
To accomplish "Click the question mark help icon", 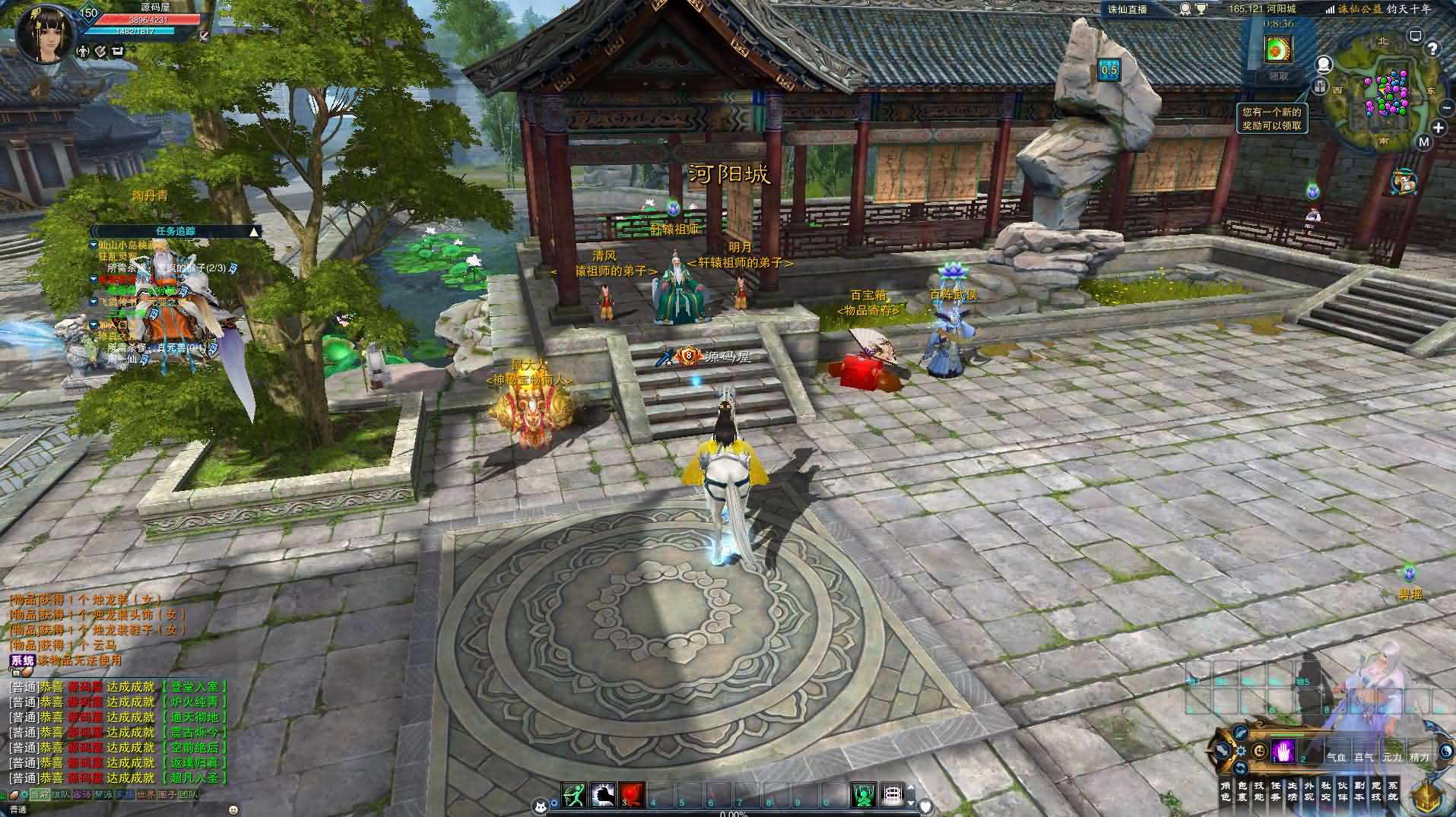I will (x=1432, y=49).
